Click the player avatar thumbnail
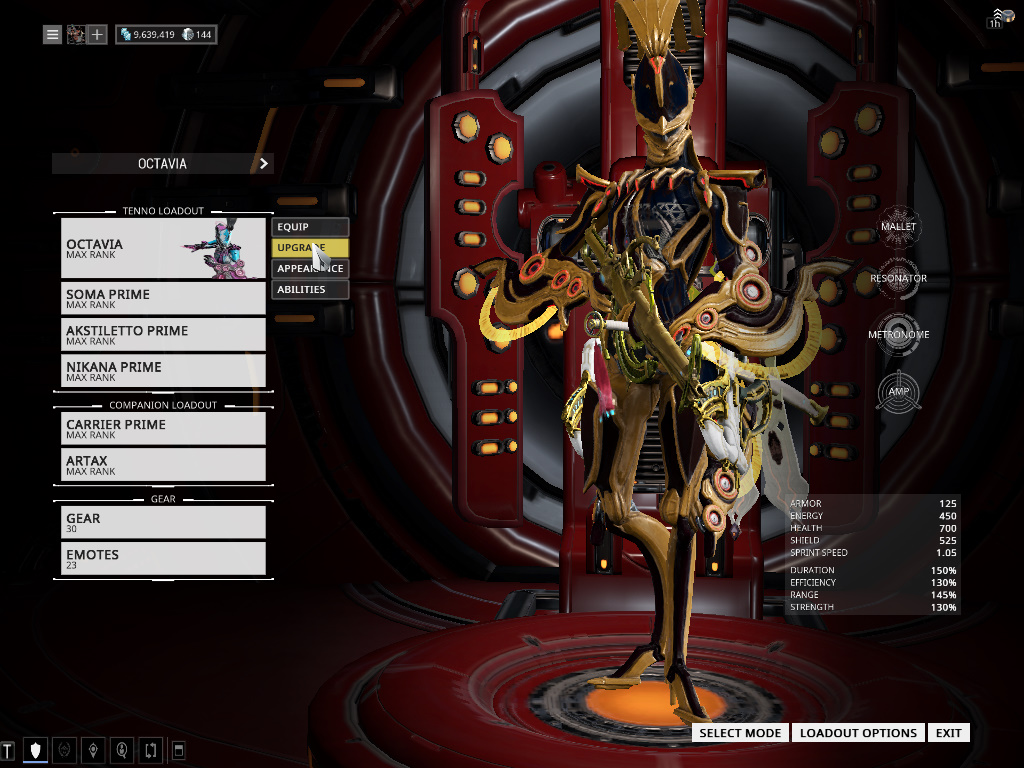 pyautogui.click(x=75, y=35)
